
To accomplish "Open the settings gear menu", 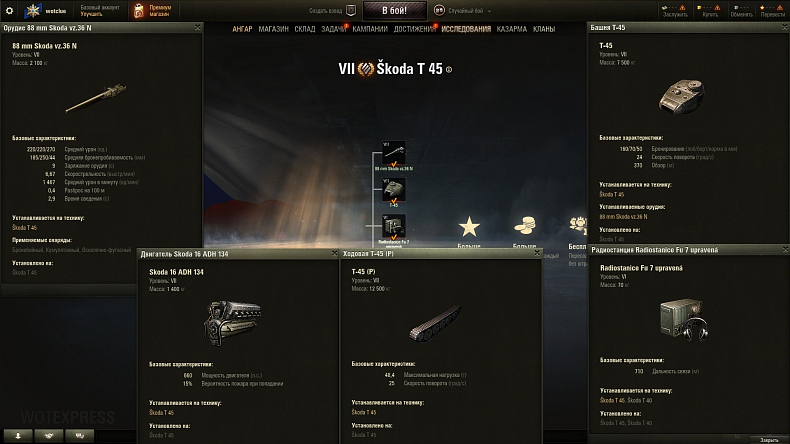I will pos(11,10).
